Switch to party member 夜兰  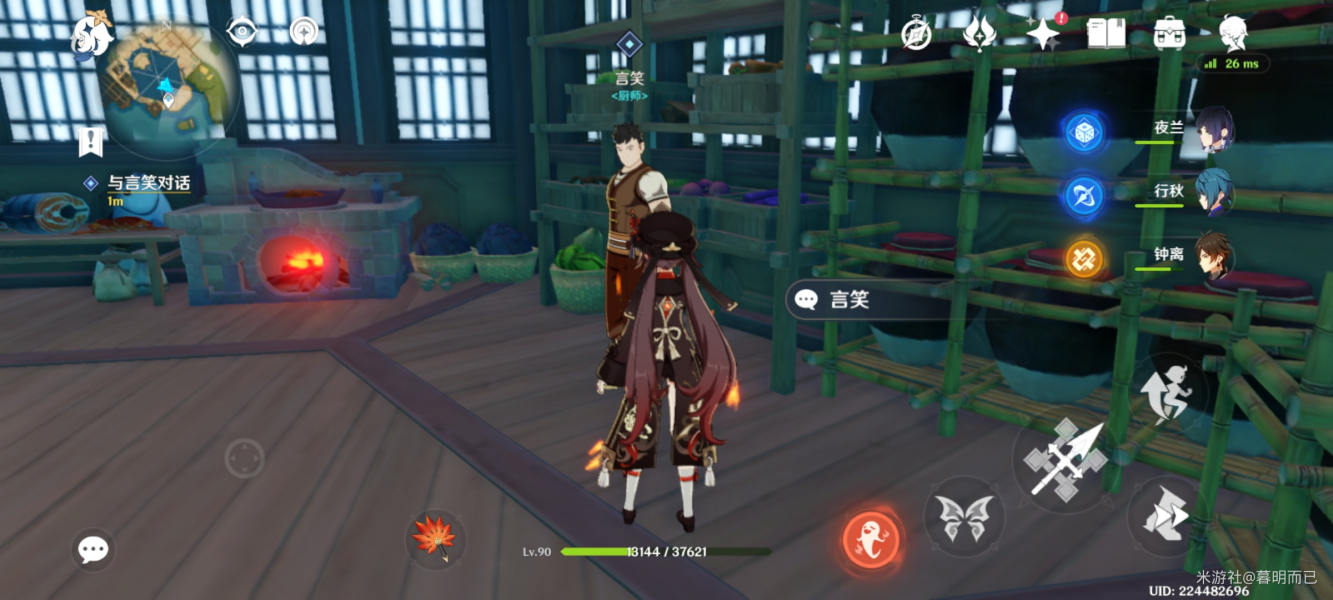(1213, 131)
